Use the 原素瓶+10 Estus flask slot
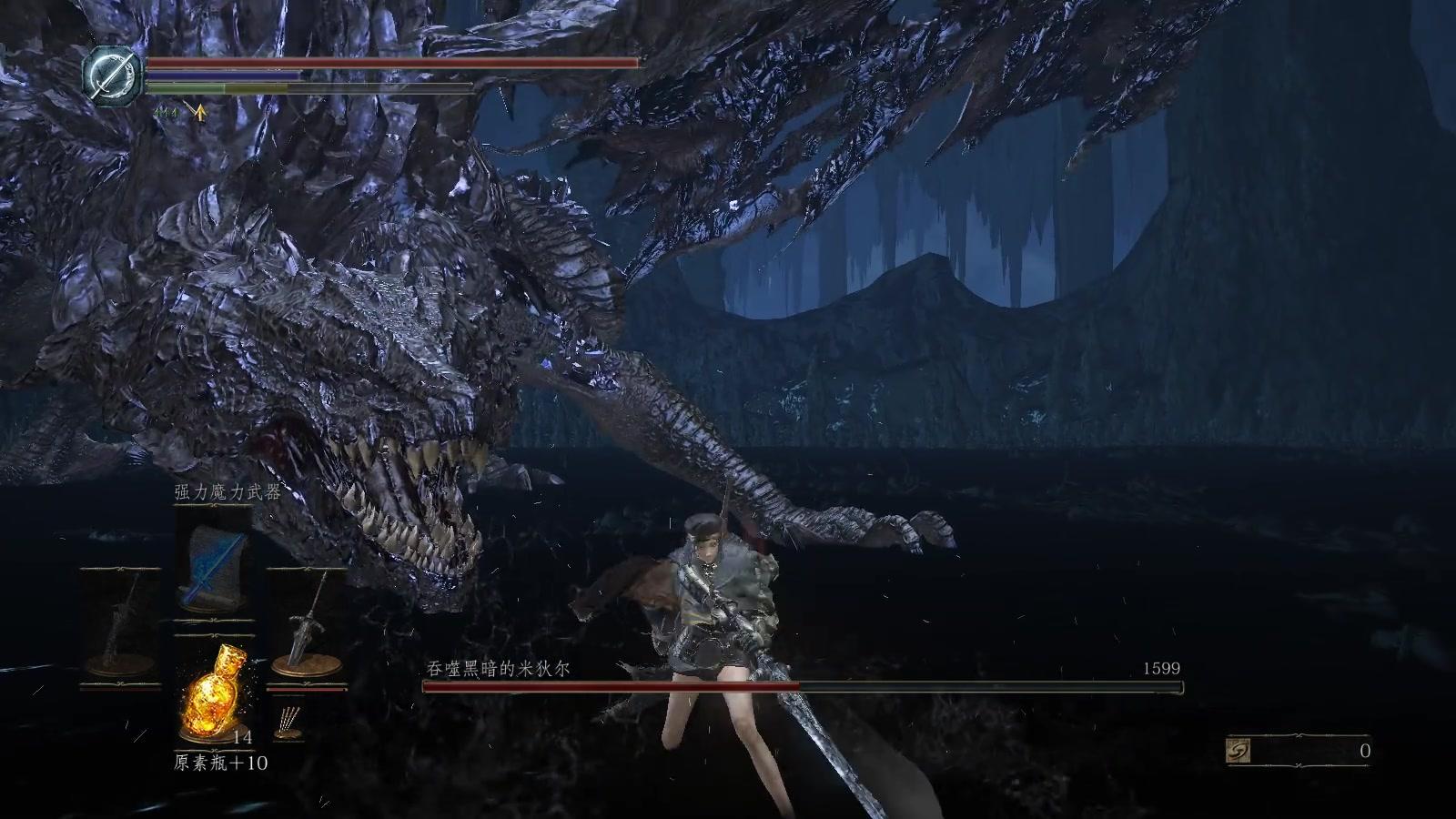Screen dimensions: 1456x819 212,690
